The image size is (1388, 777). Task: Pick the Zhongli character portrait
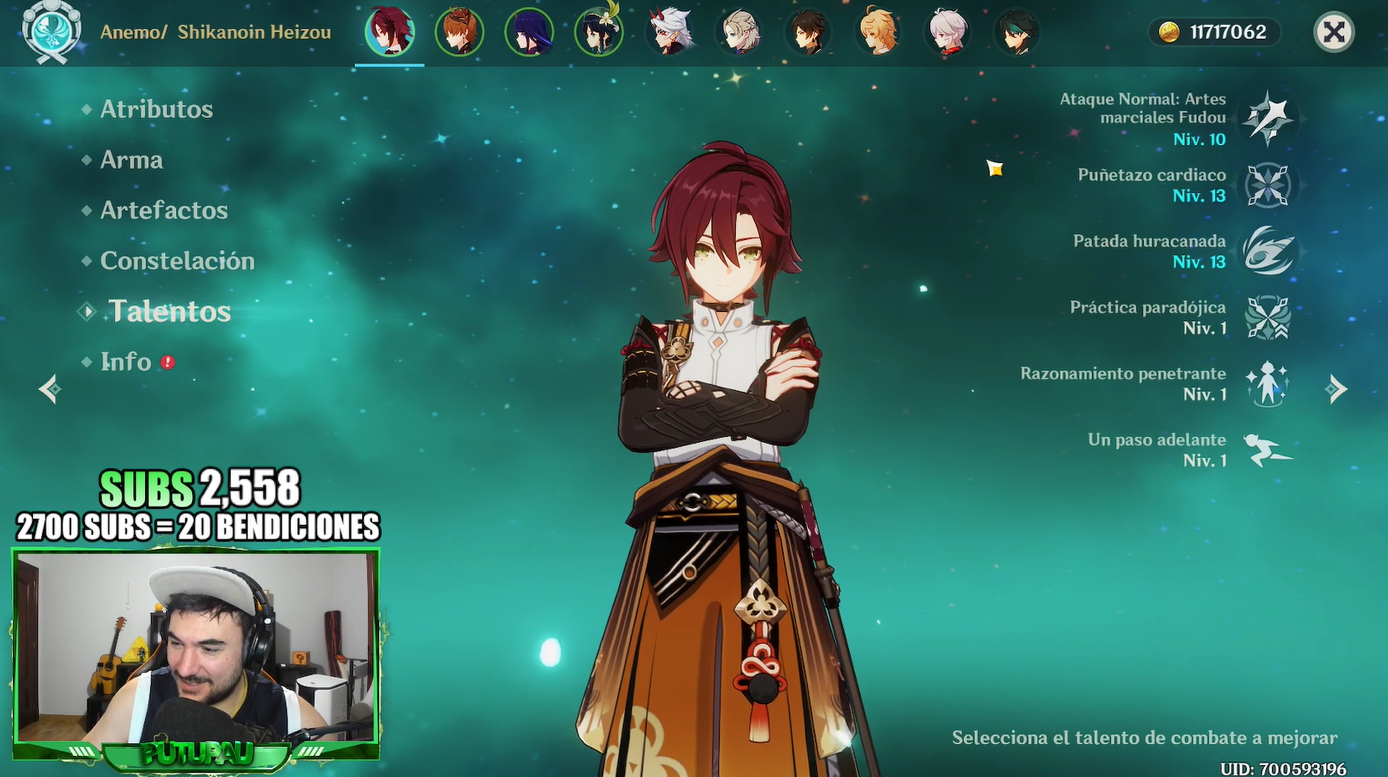(x=808, y=32)
